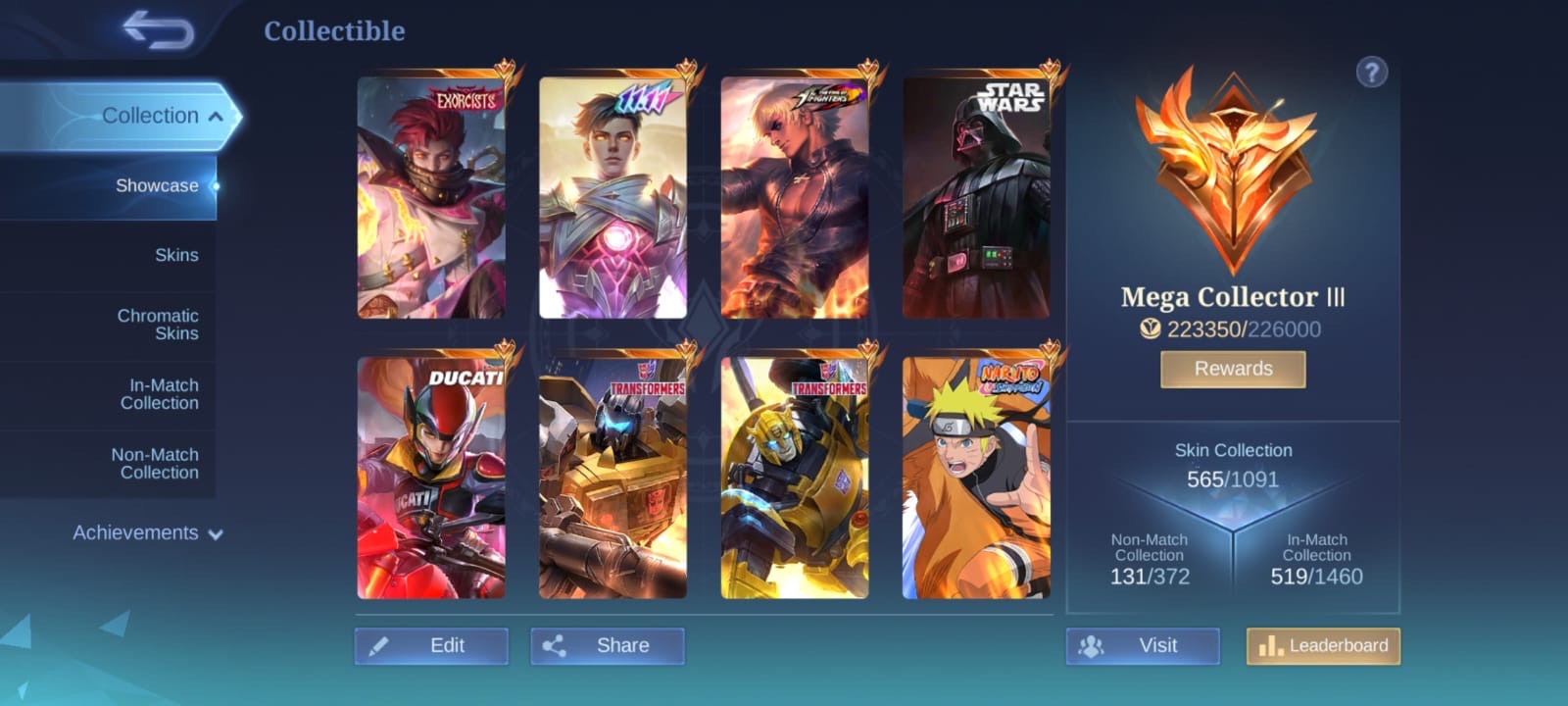This screenshot has height=706, width=1568.
Task: Switch to the Skins tab
Action: pyautogui.click(x=176, y=255)
